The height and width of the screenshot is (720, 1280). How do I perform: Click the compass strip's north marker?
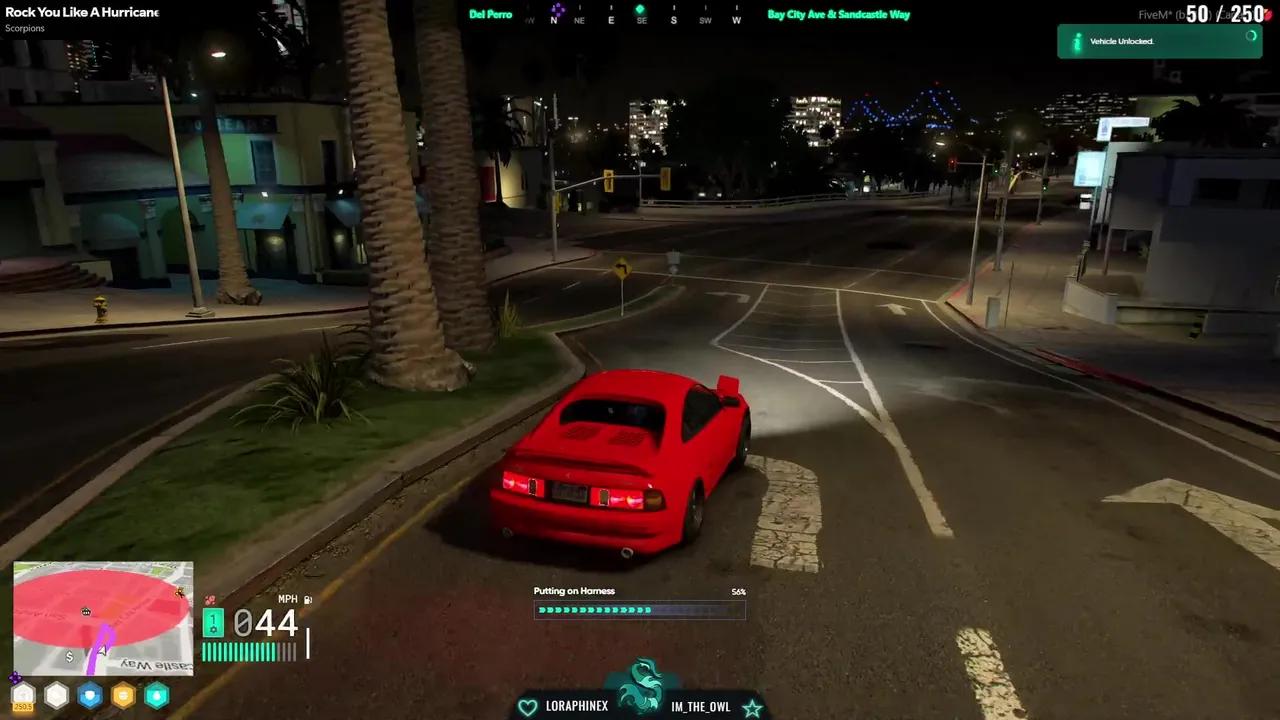tap(554, 20)
